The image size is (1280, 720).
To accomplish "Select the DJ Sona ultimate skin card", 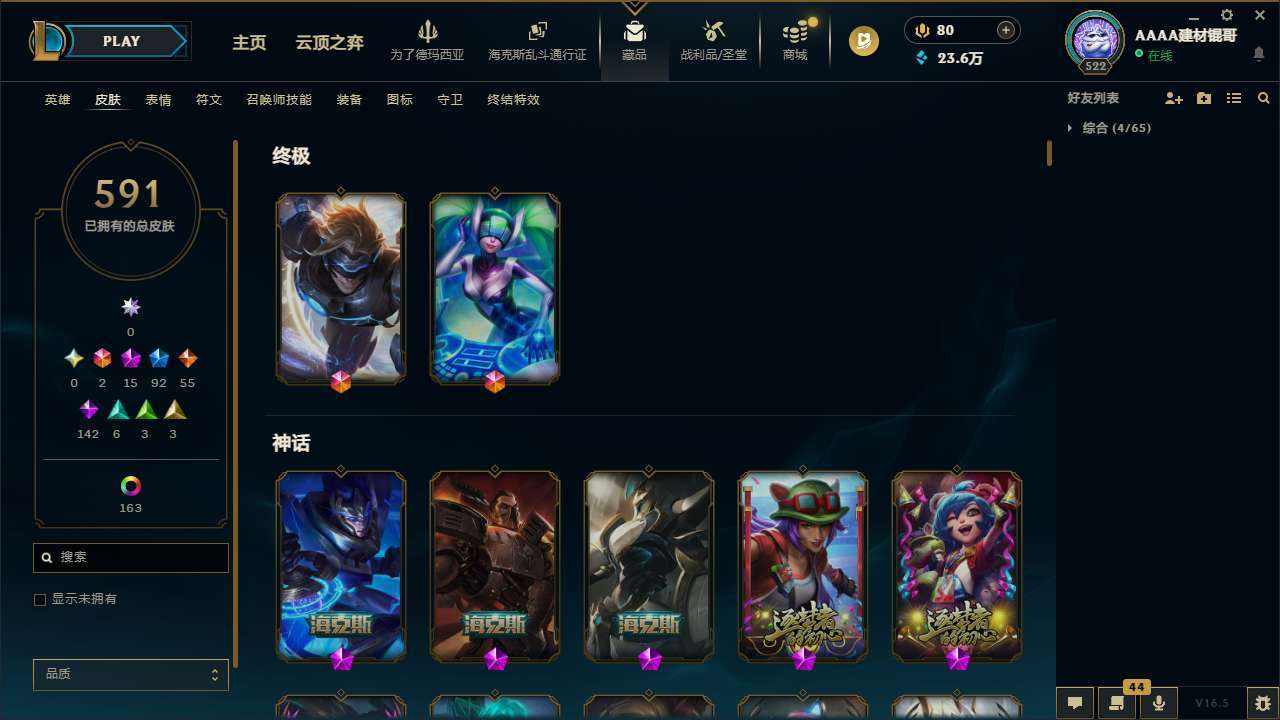I will pos(493,288).
